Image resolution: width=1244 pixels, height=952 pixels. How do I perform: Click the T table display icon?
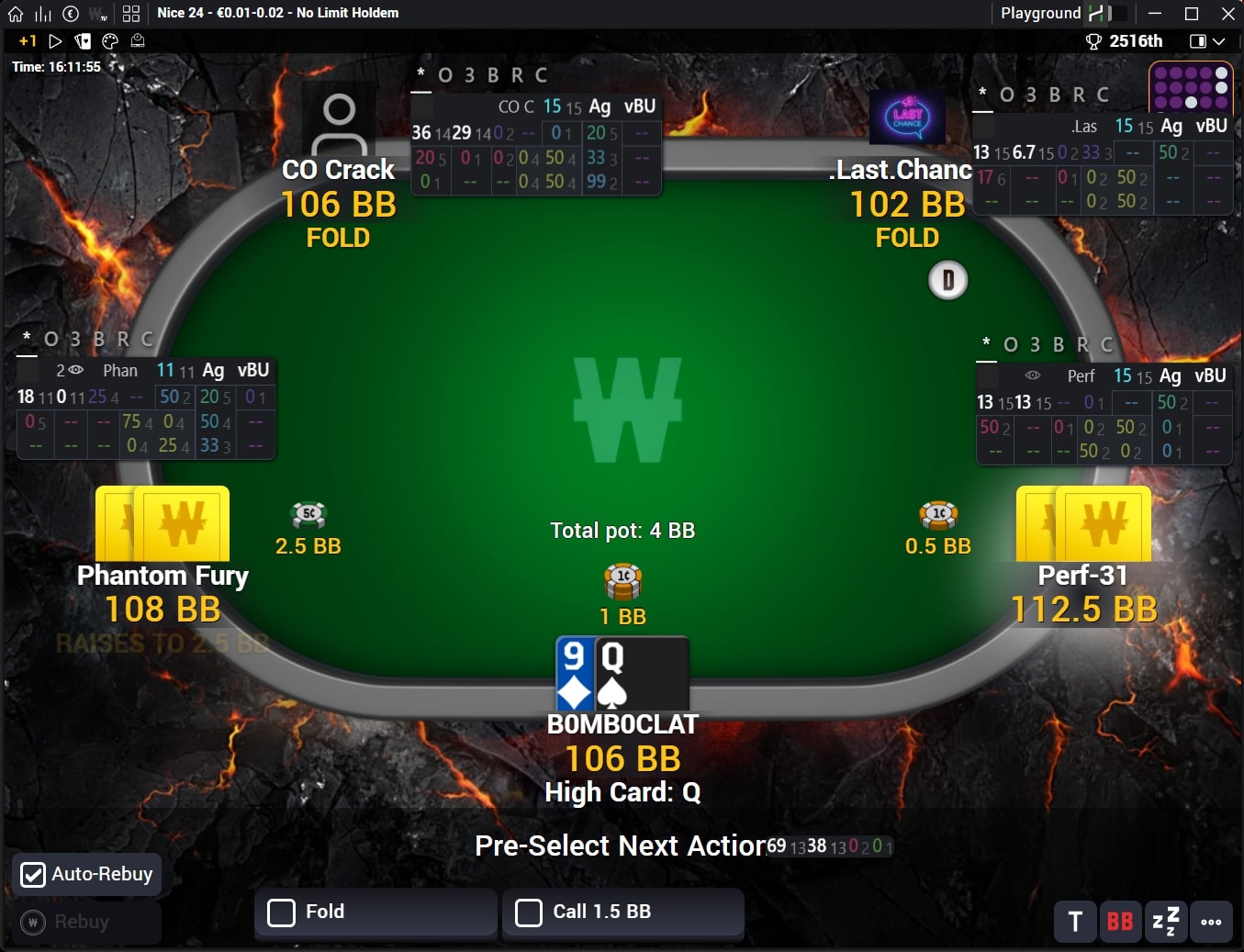[x=1074, y=922]
